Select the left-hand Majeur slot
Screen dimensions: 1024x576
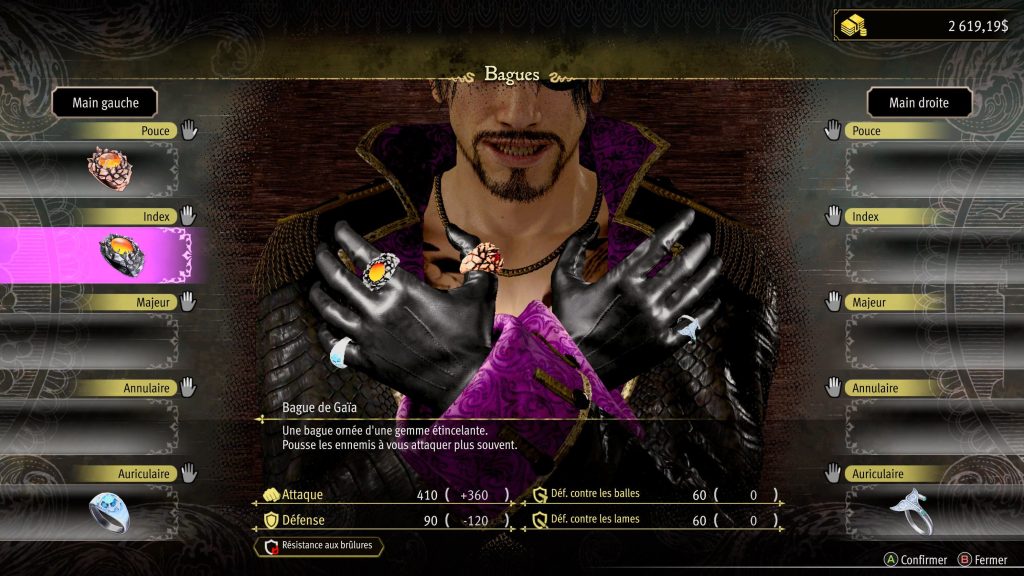click(100, 338)
